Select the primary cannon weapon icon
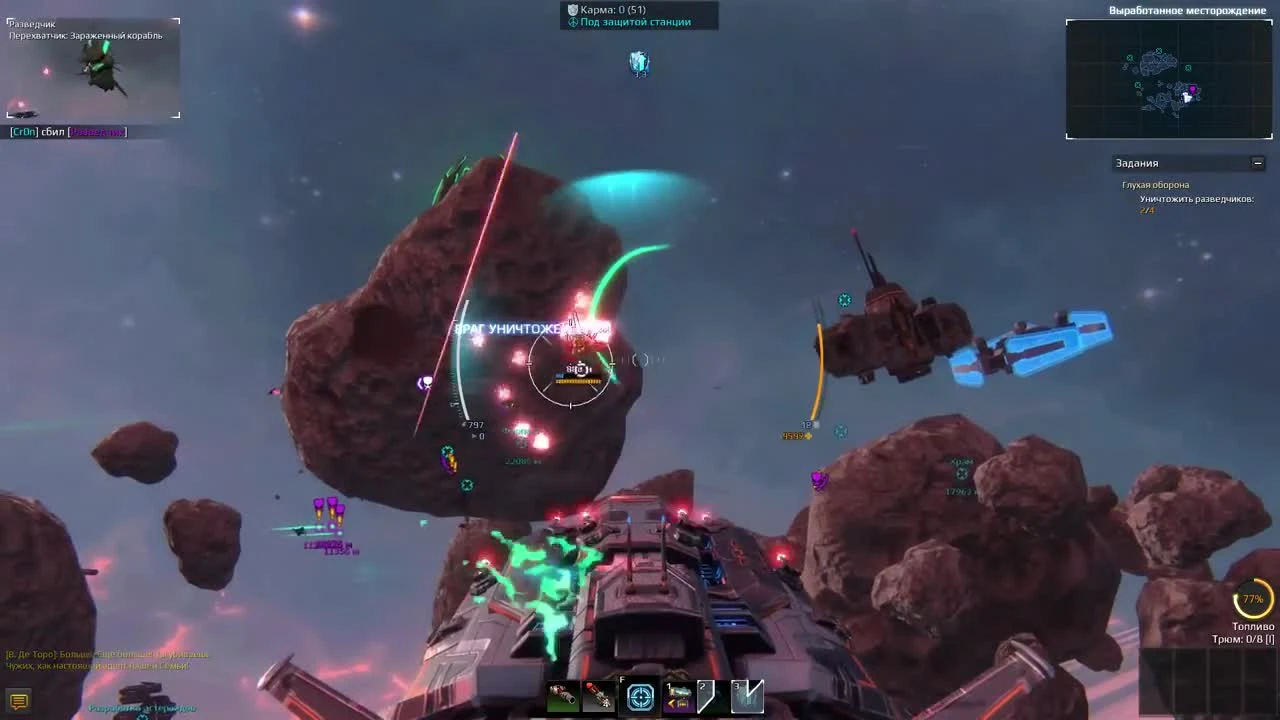This screenshot has height=720, width=1280. coord(565,695)
